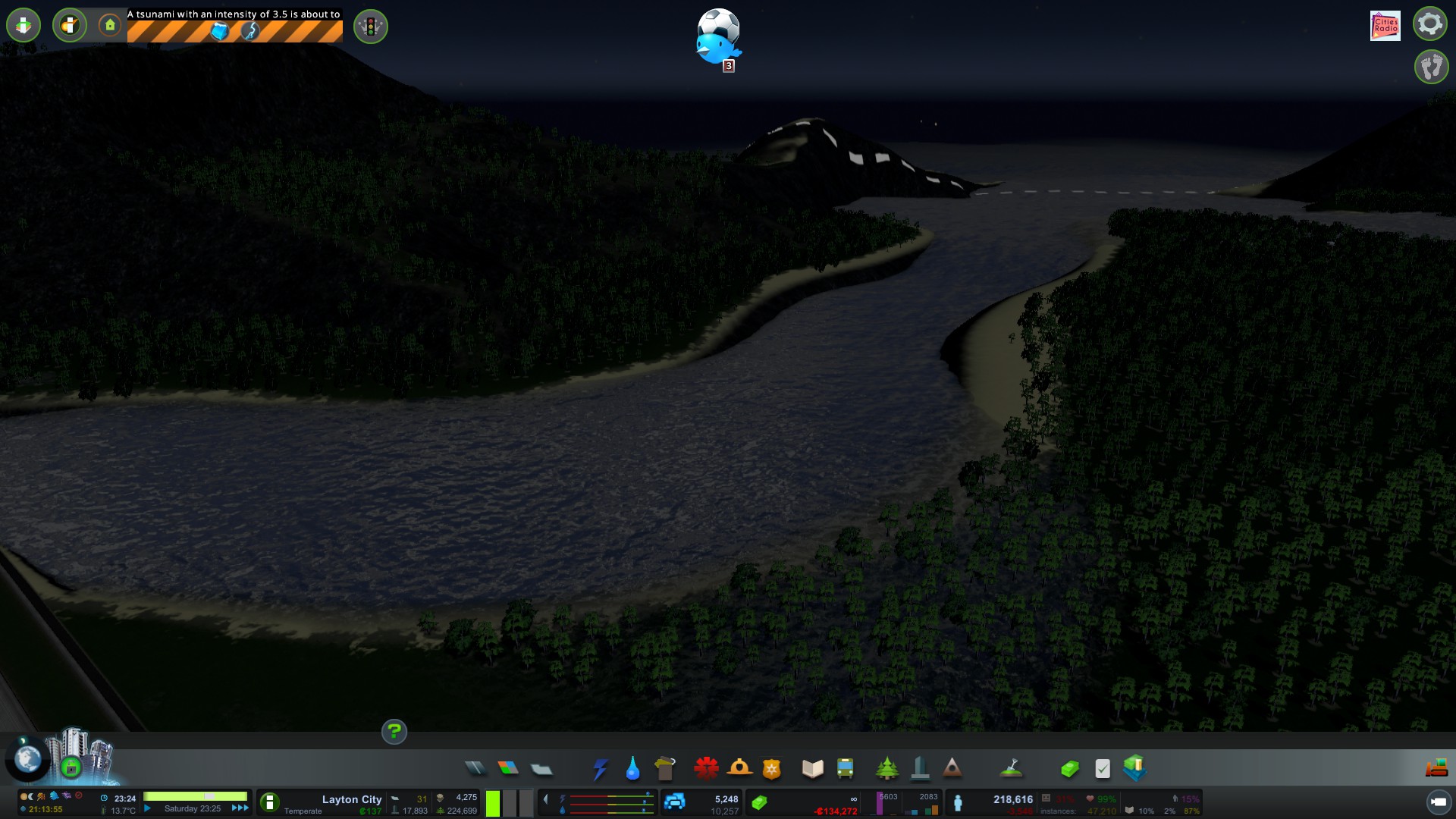
Task: Open Parks and decoration tree menu
Action: [886, 769]
